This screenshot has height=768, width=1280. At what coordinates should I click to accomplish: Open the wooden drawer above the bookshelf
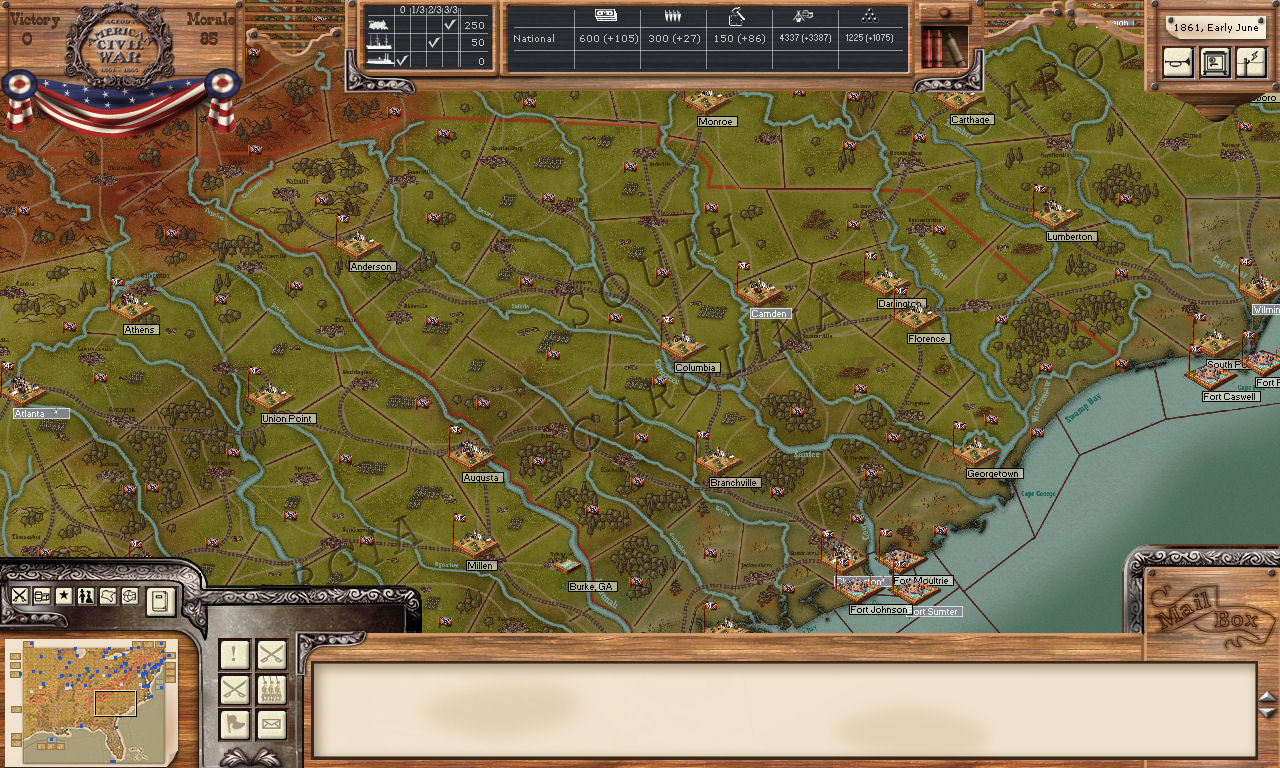click(943, 13)
